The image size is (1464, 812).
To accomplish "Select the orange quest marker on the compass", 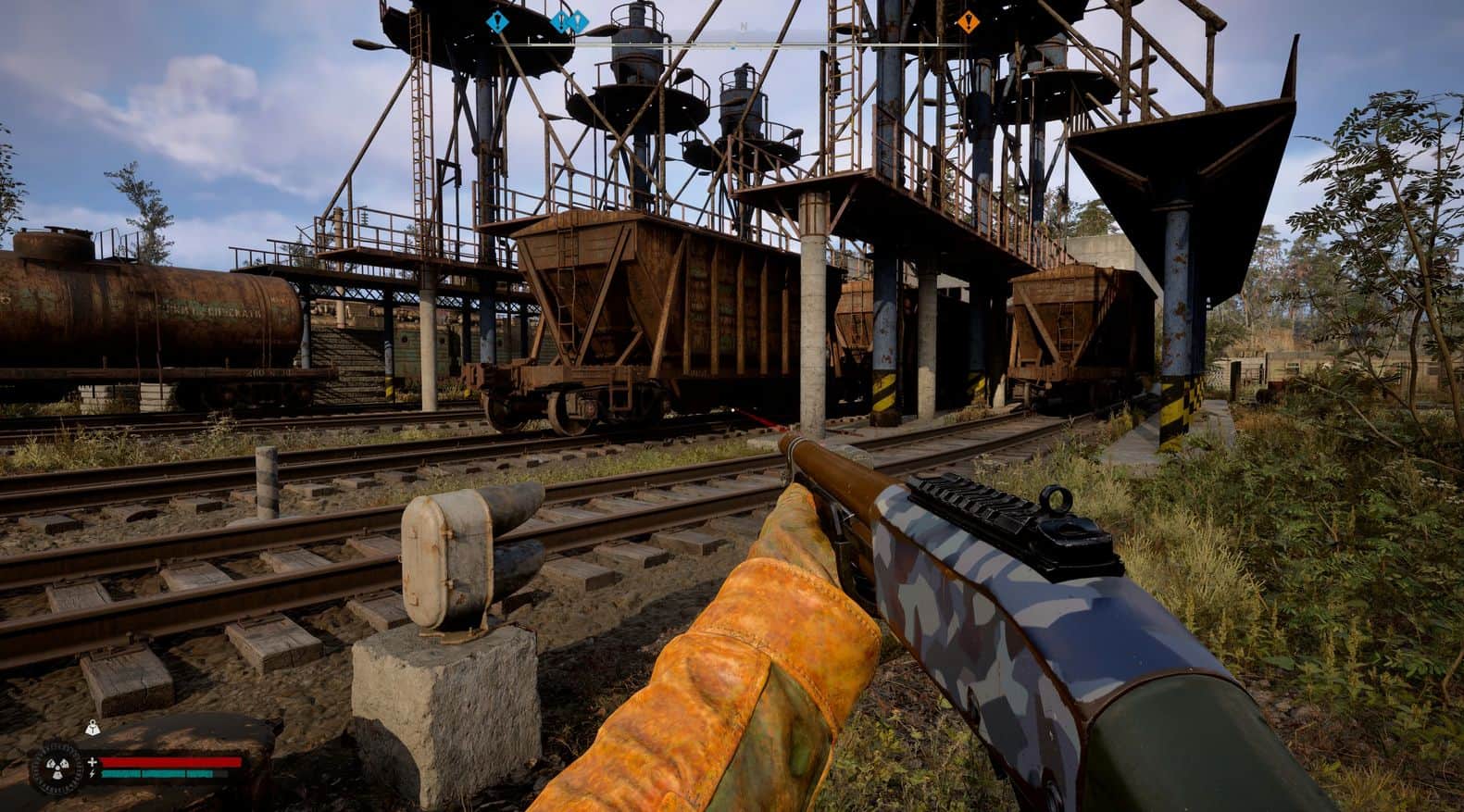I will (x=969, y=19).
